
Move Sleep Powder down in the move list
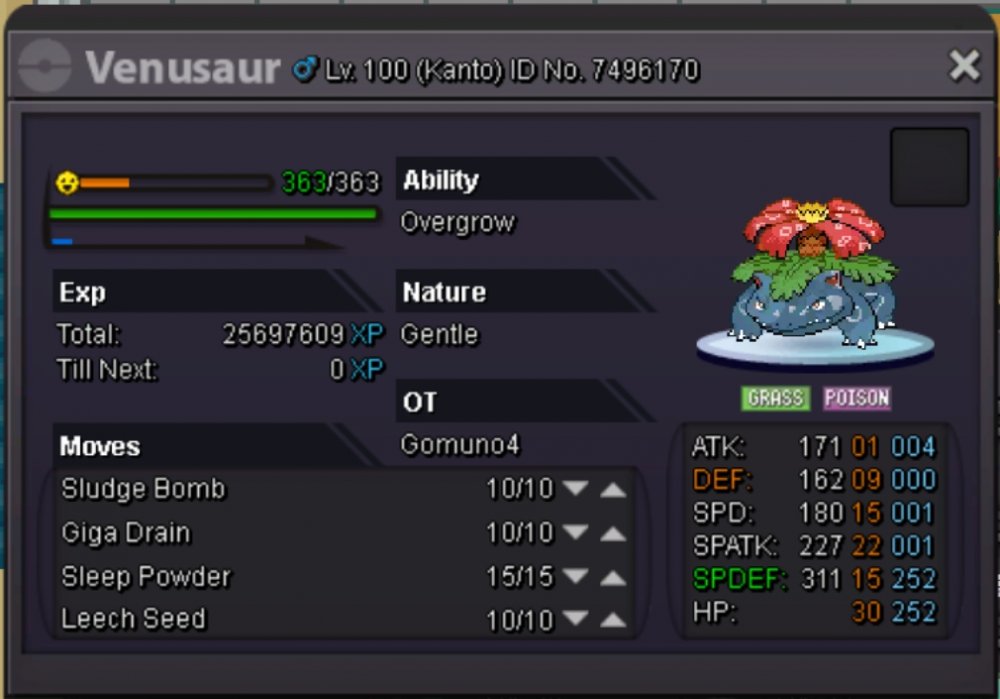click(x=575, y=578)
